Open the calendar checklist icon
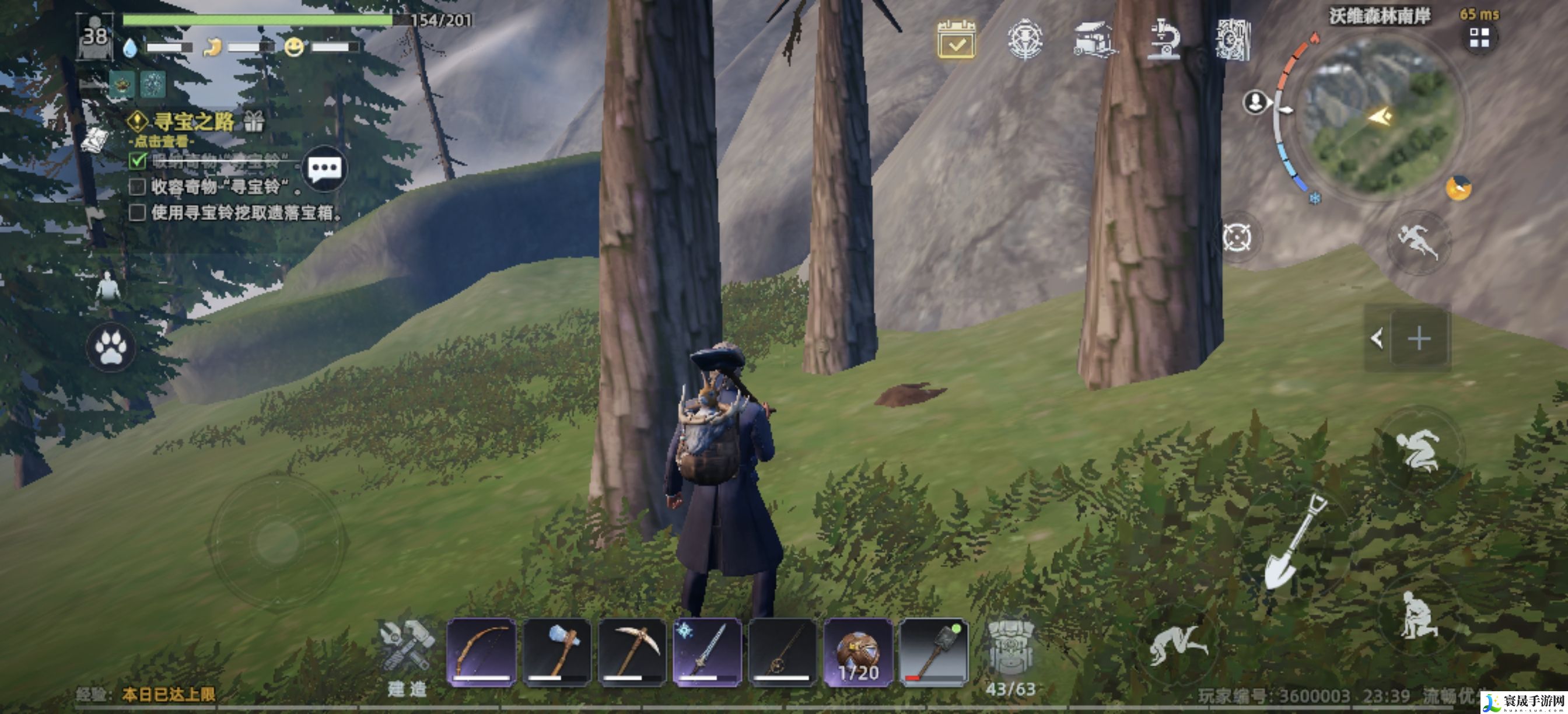This screenshot has width=1568, height=714. 956,40
